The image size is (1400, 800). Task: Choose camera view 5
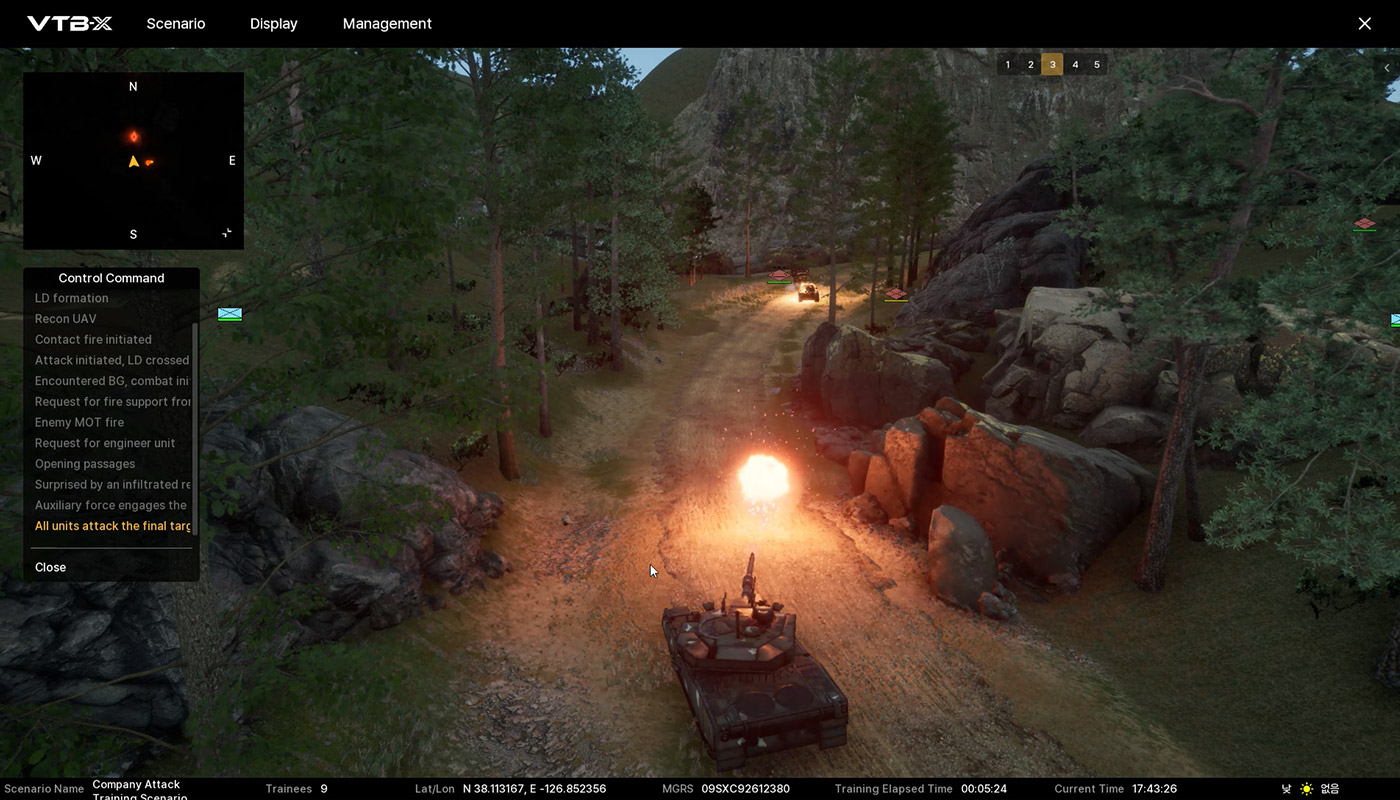[x=1097, y=65]
